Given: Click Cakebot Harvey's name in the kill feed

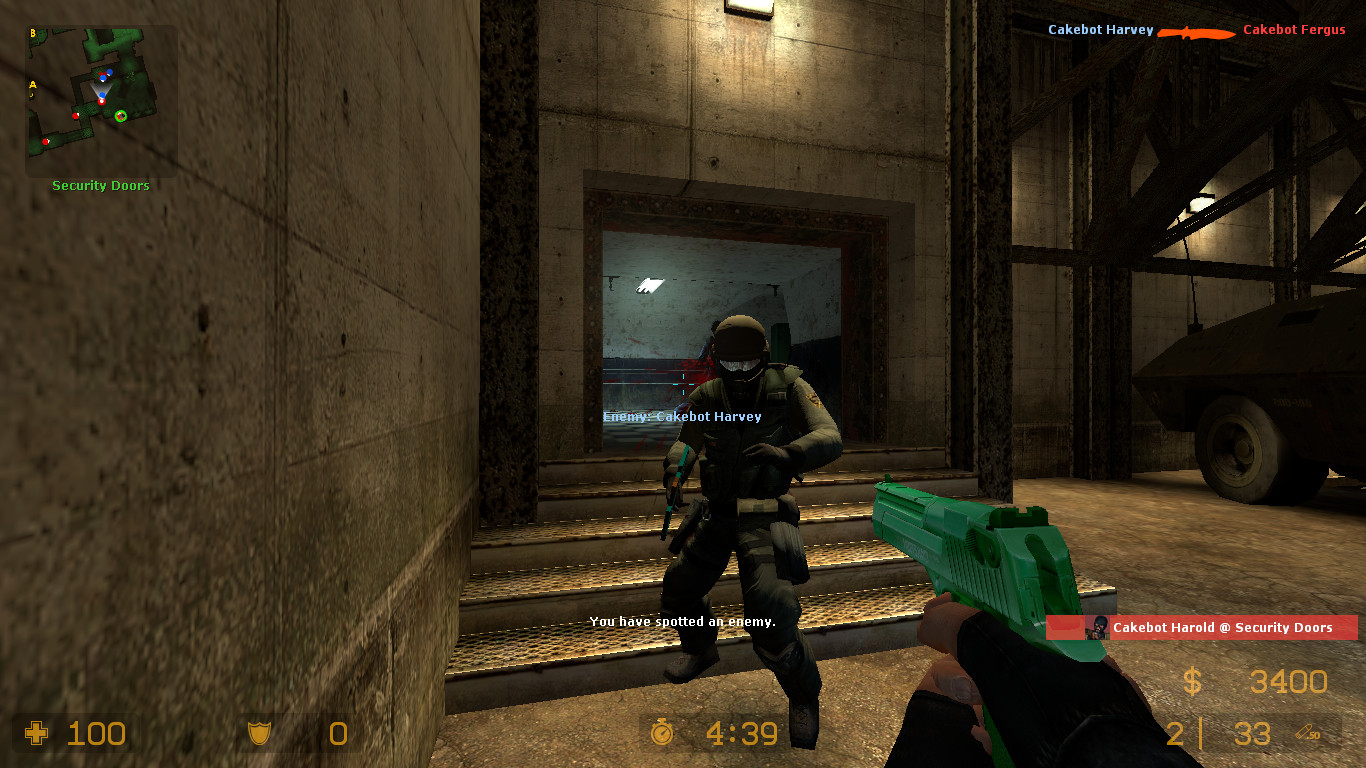Looking at the screenshot, I should [1100, 30].
